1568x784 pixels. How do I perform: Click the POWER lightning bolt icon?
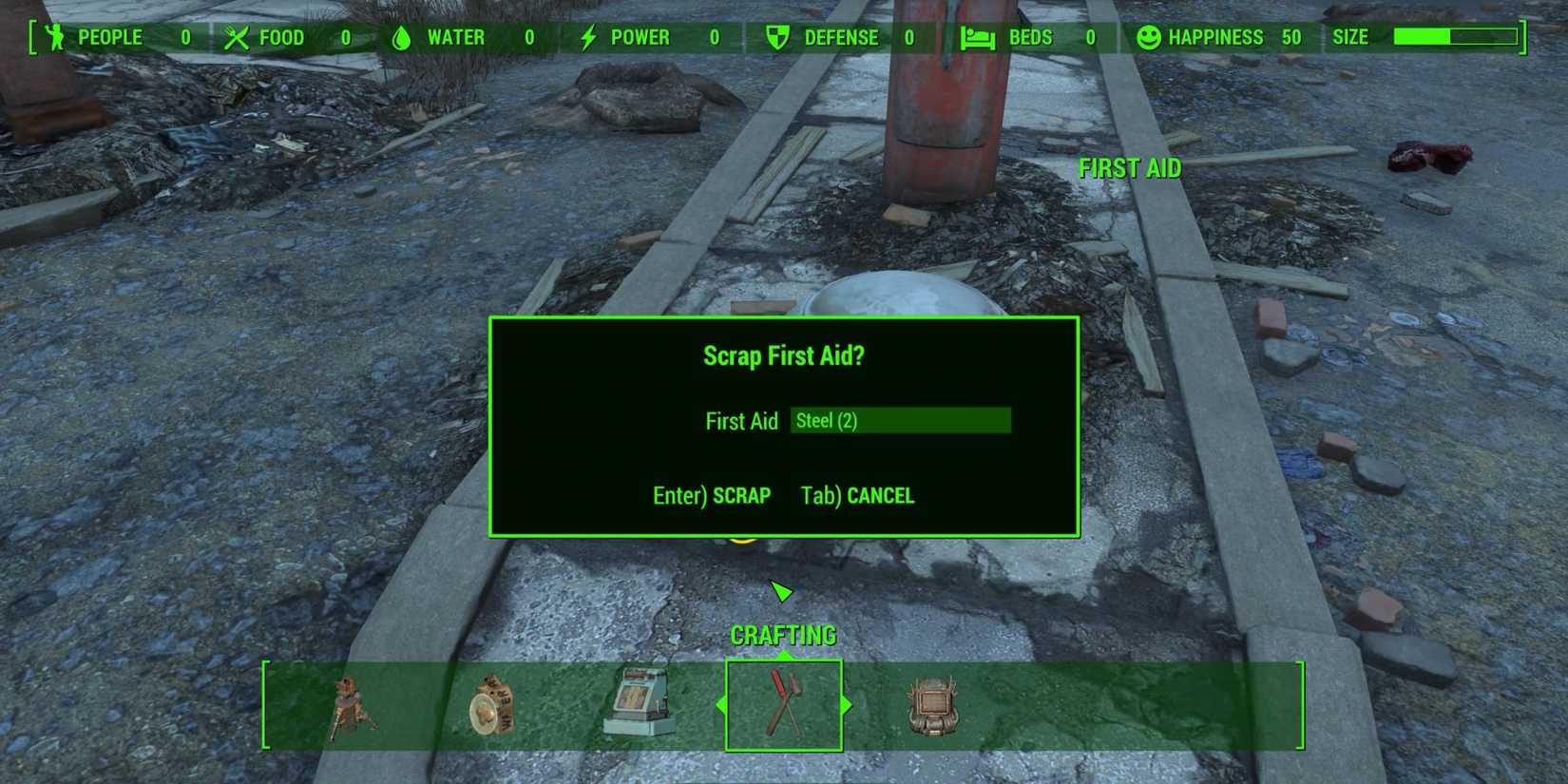point(587,36)
